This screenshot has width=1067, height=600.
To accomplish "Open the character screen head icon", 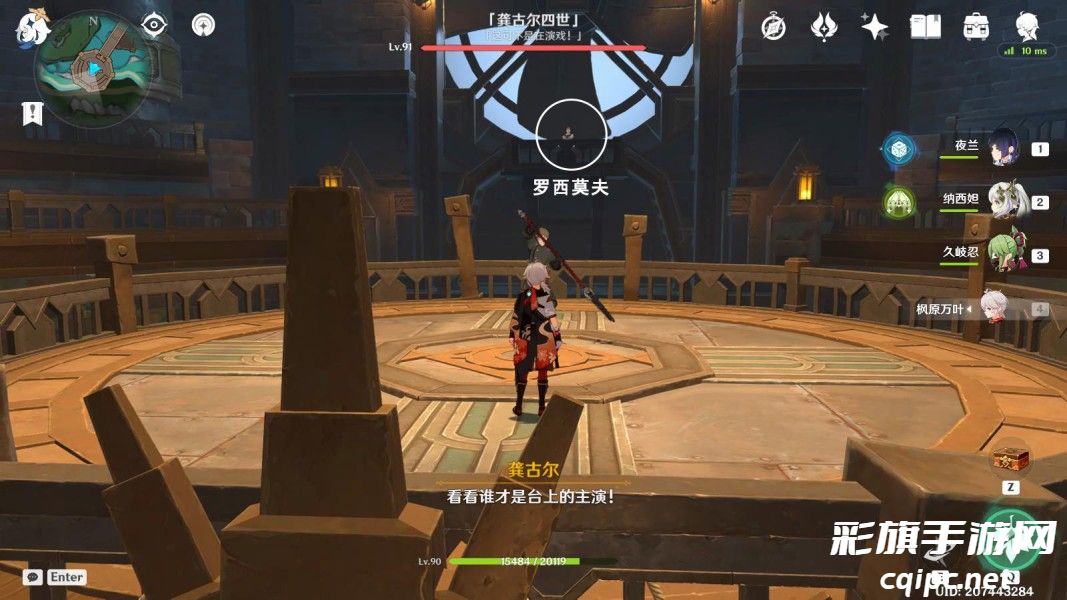I will coord(1026,25).
